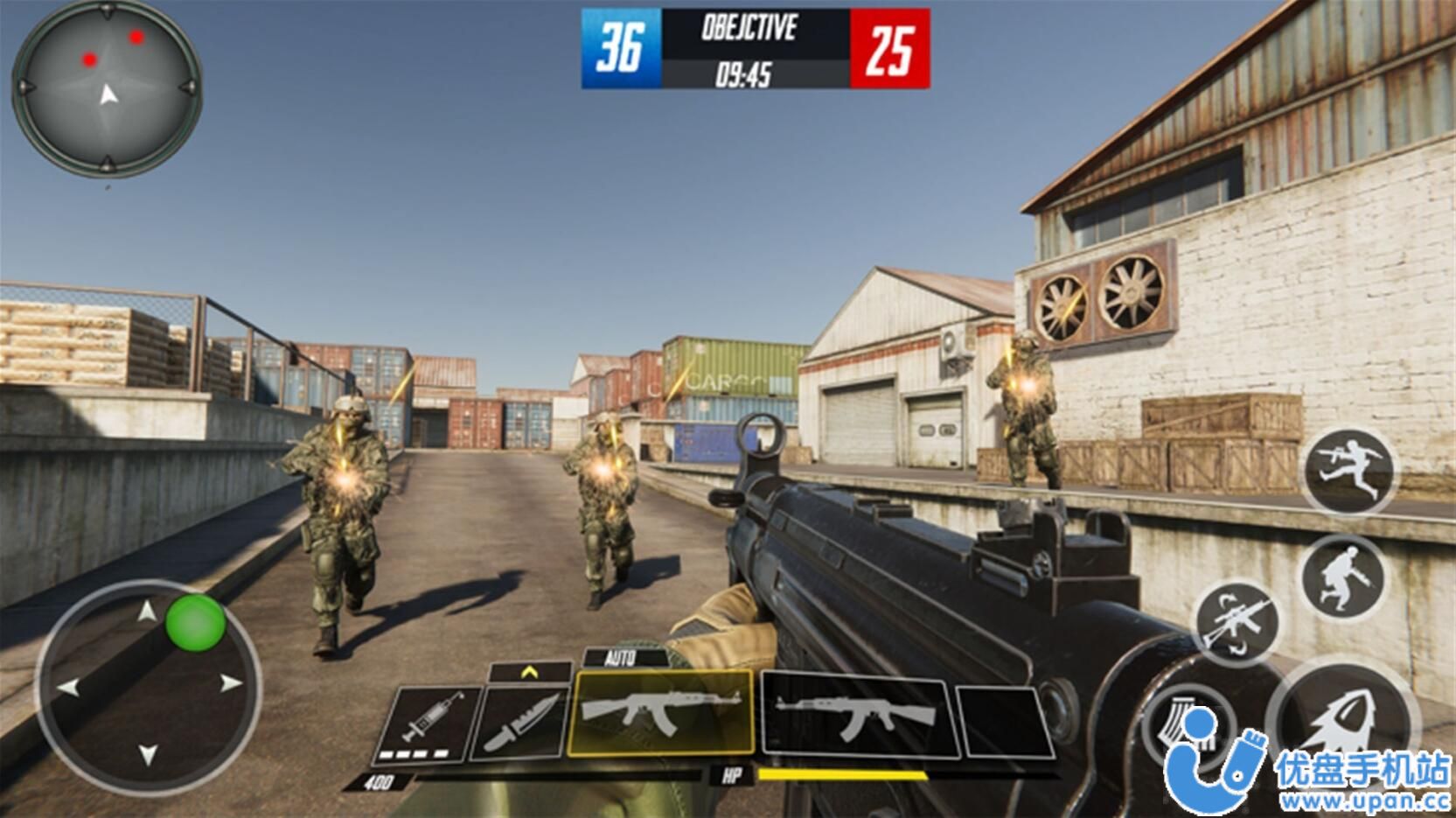Click the green movement joystick knob
This screenshot has width=1456, height=818.
click(196, 622)
